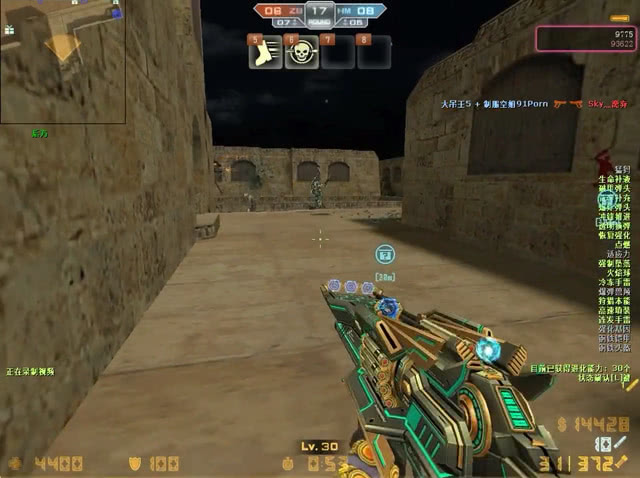Activate the skull crosshair skill

[x=301, y=53]
